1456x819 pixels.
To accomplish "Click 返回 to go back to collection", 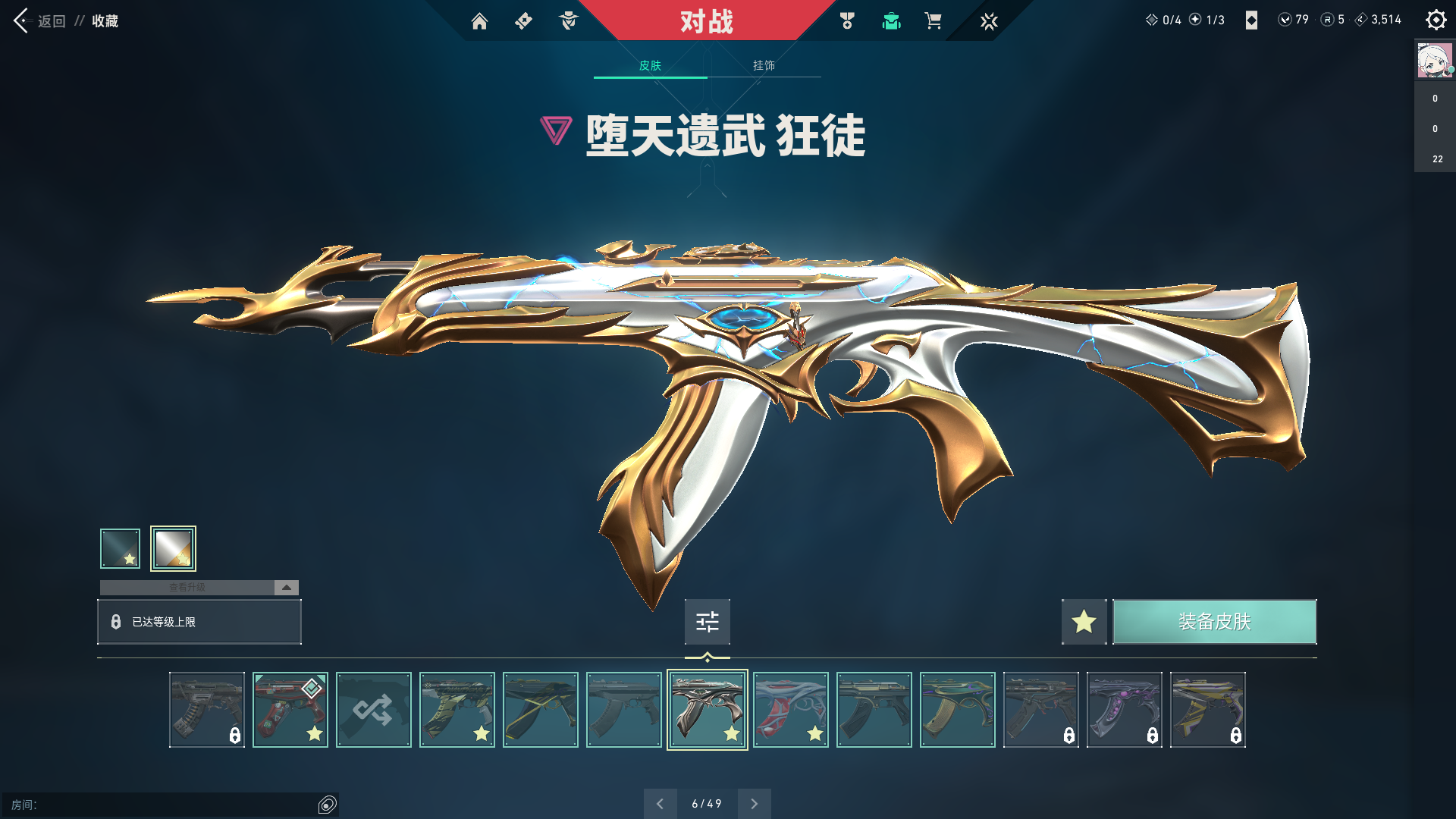I will [45, 21].
